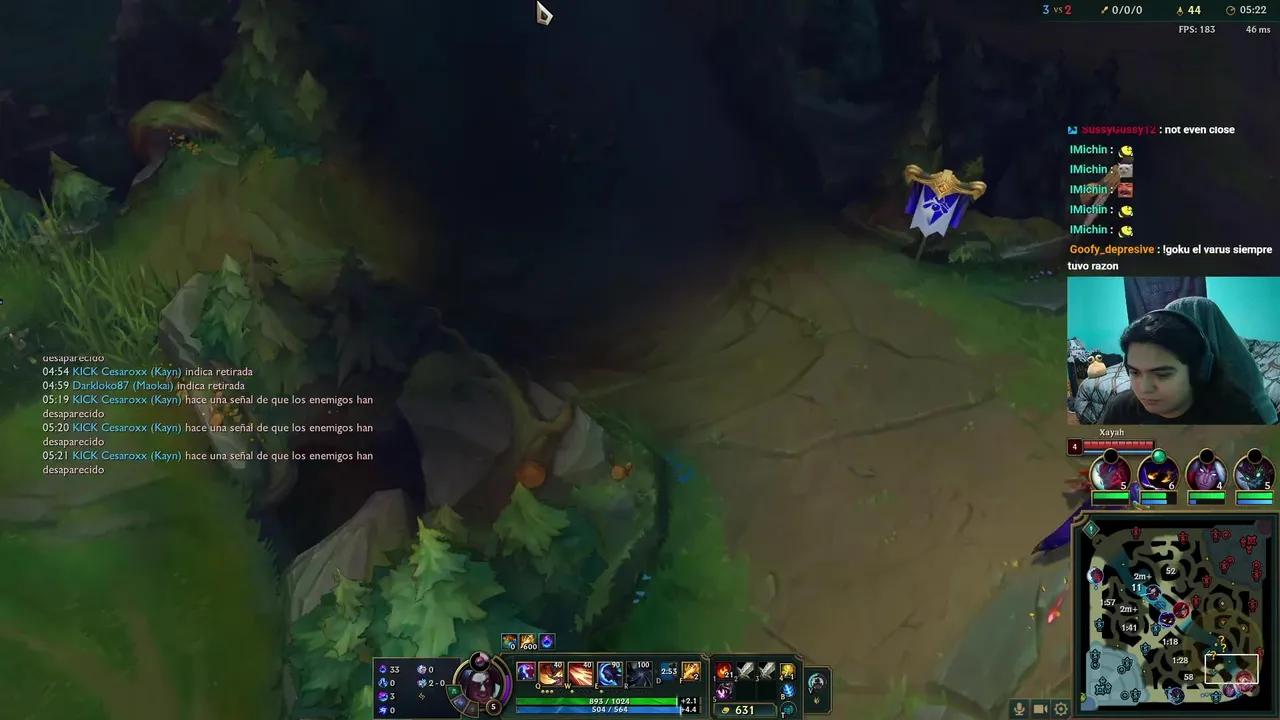Viewport: 1280px width, 720px height.
Task: Click an empty sword item slot
Action: tap(746, 668)
